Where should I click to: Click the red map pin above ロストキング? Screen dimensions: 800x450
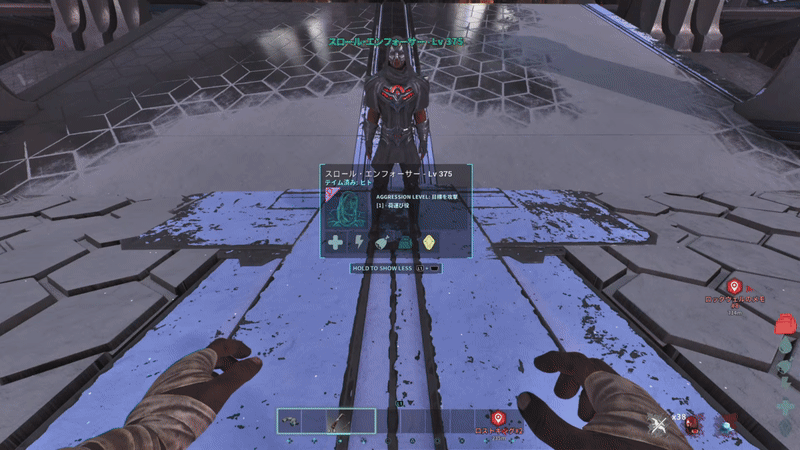498,418
